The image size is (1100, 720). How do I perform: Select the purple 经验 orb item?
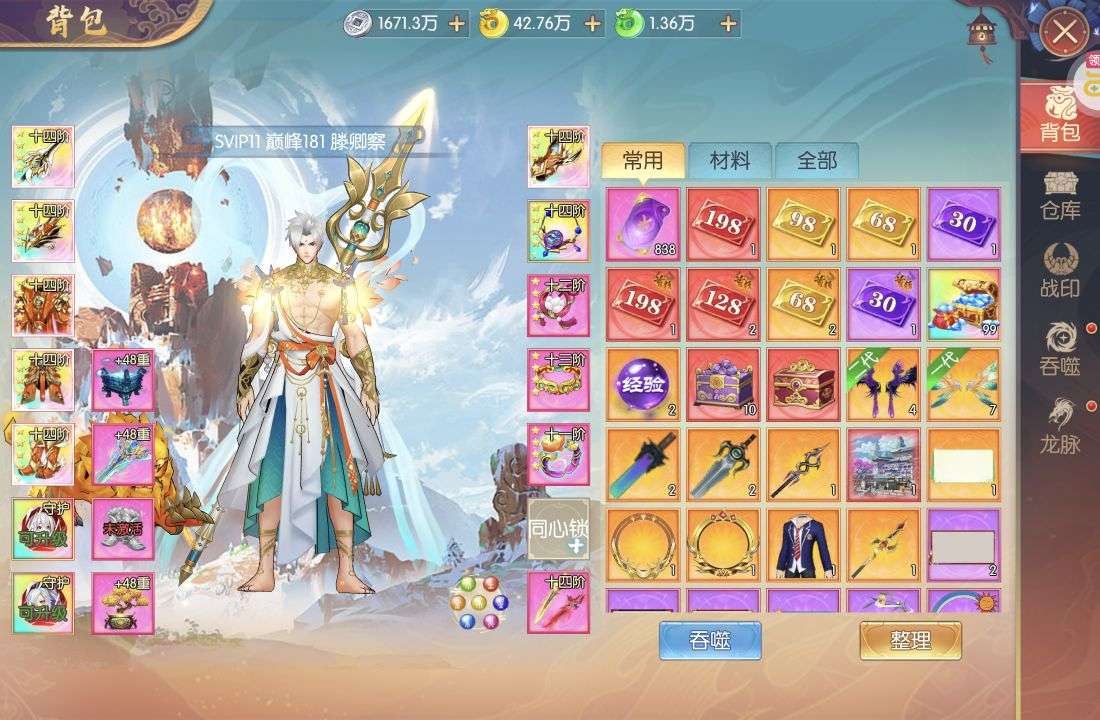[x=643, y=384]
